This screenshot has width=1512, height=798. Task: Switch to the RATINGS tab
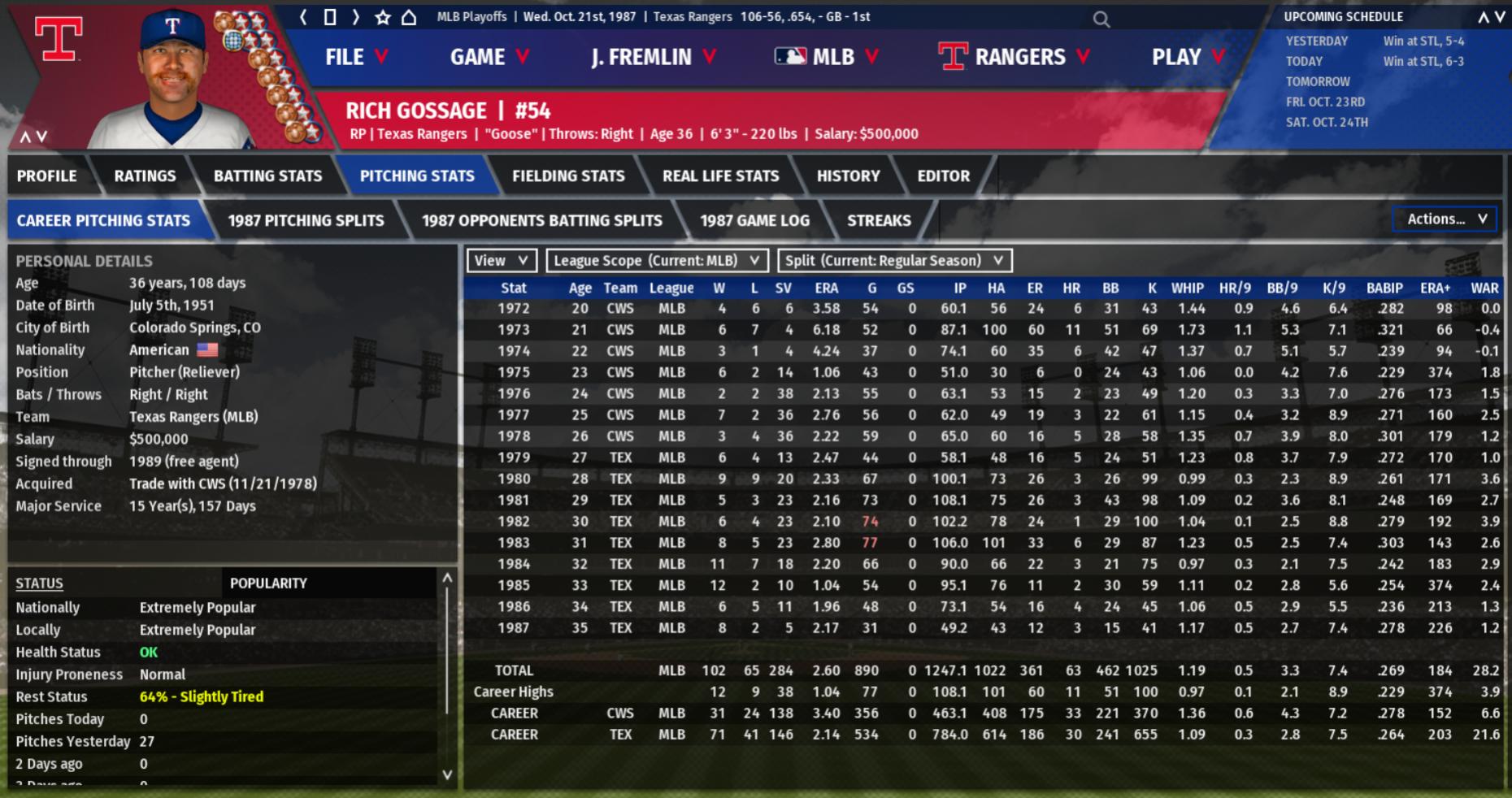(145, 176)
